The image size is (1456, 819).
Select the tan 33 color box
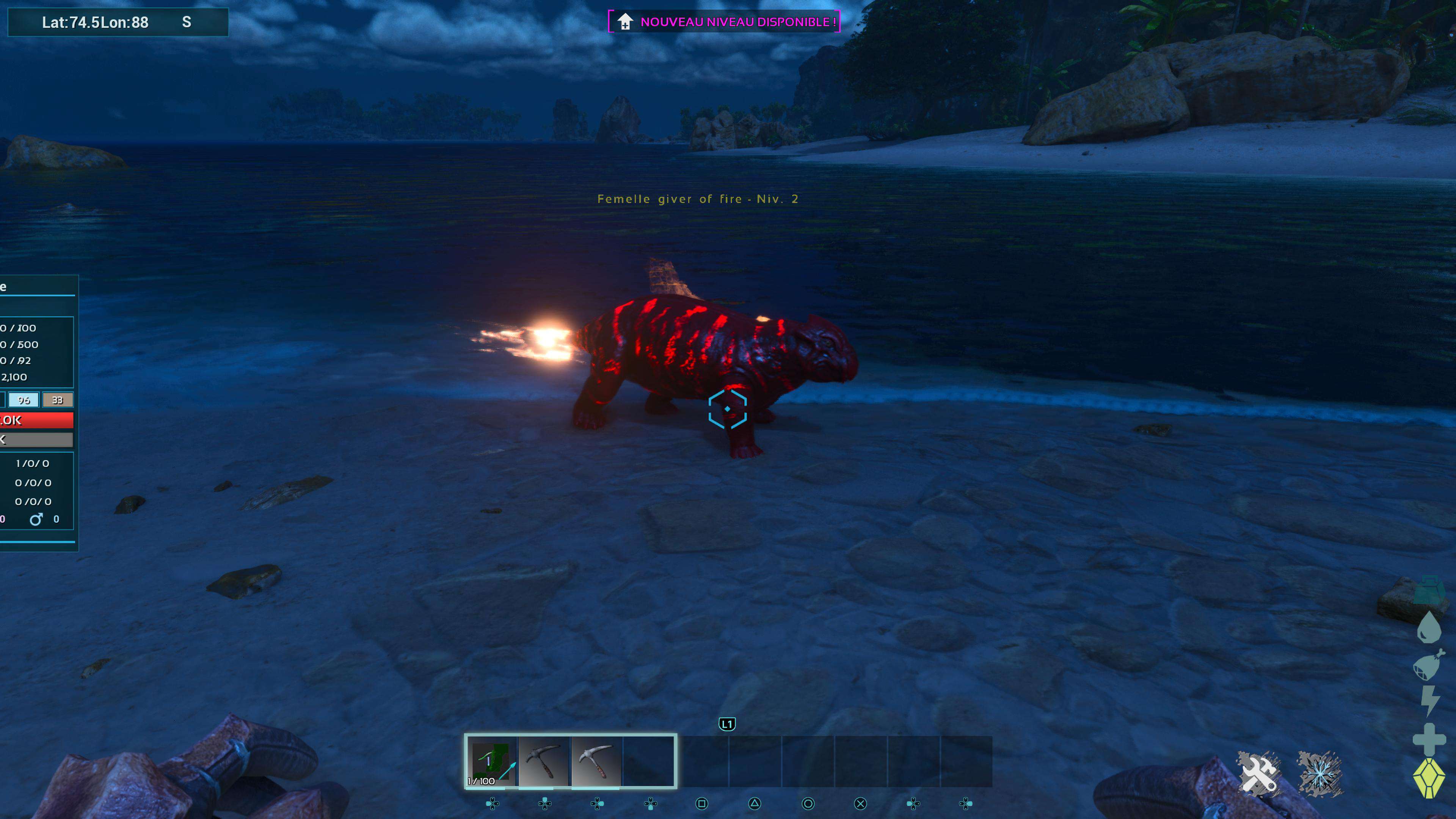tap(58, 400)
